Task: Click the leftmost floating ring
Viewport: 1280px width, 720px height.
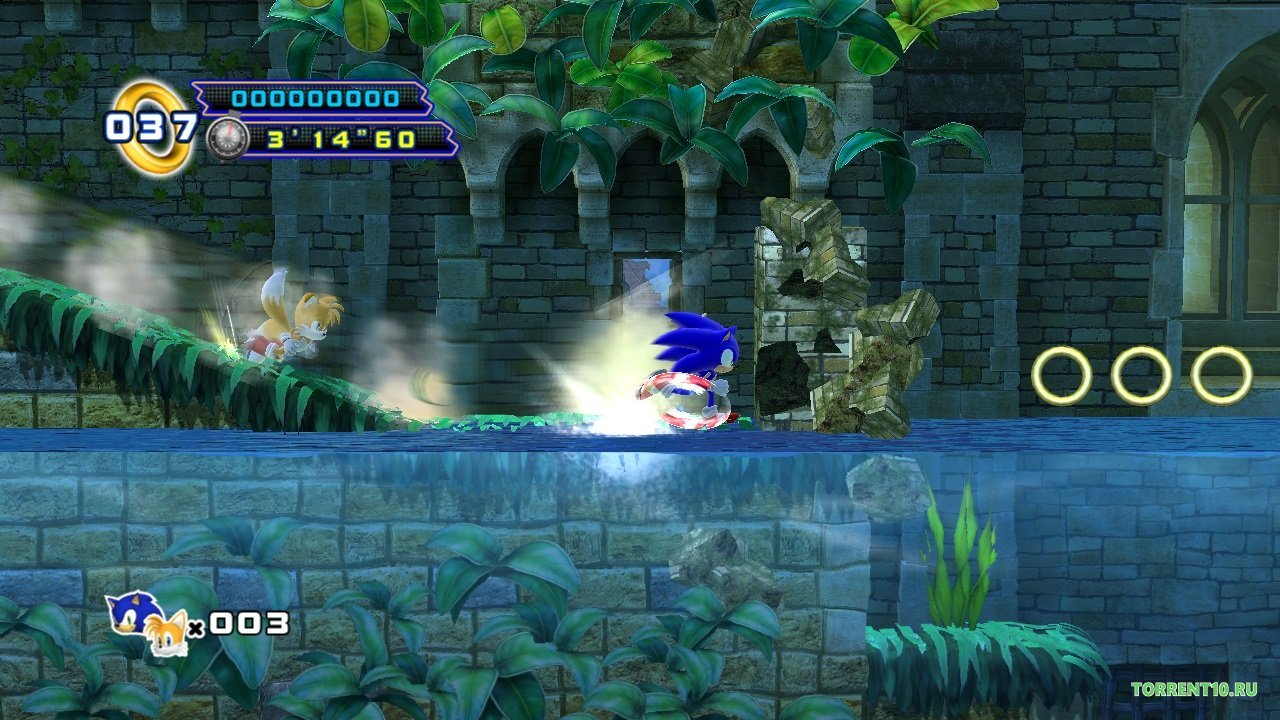Action: tap(1060, 373)
